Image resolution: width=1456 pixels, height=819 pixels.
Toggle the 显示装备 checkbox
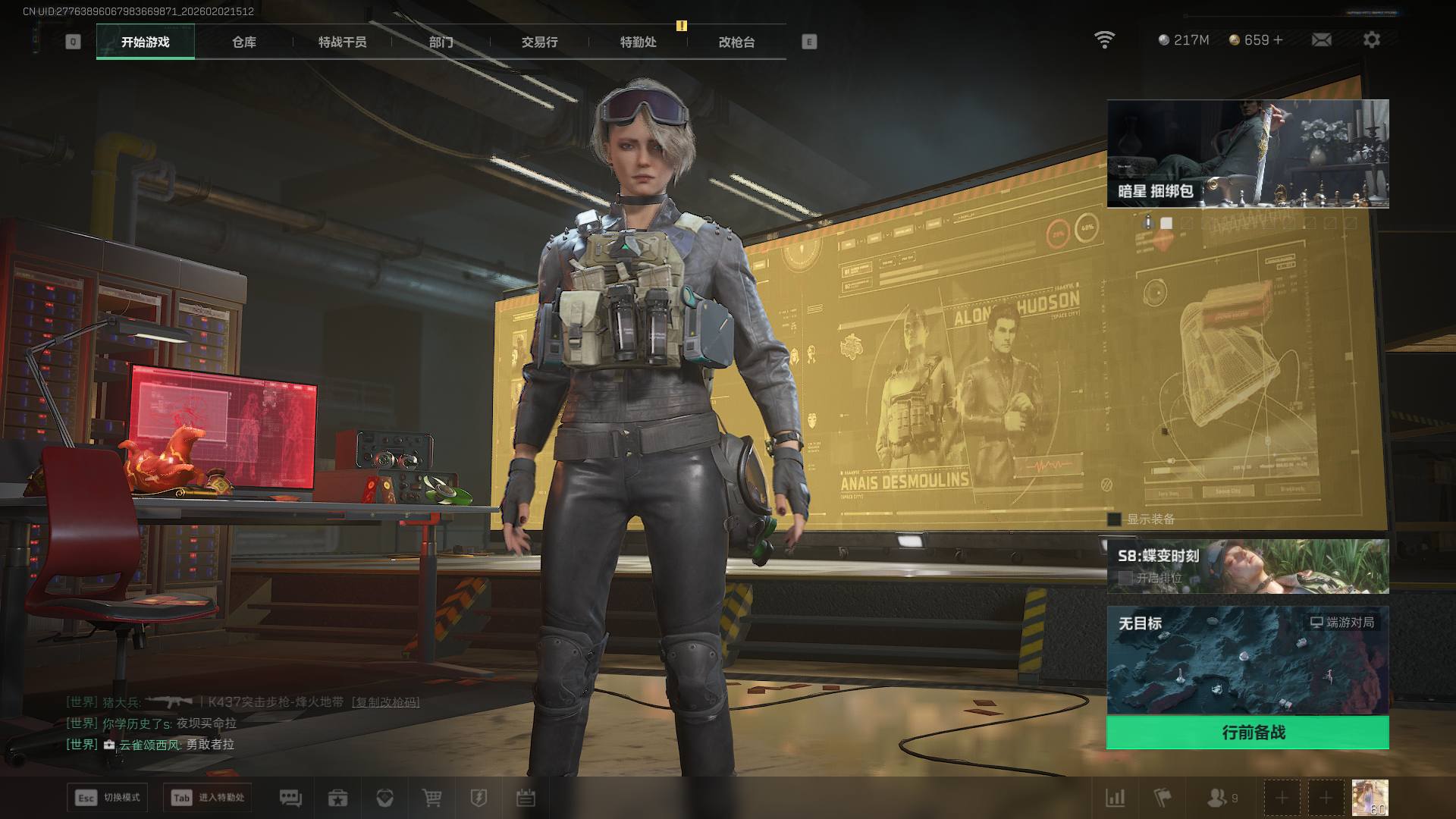[1115, 519]
